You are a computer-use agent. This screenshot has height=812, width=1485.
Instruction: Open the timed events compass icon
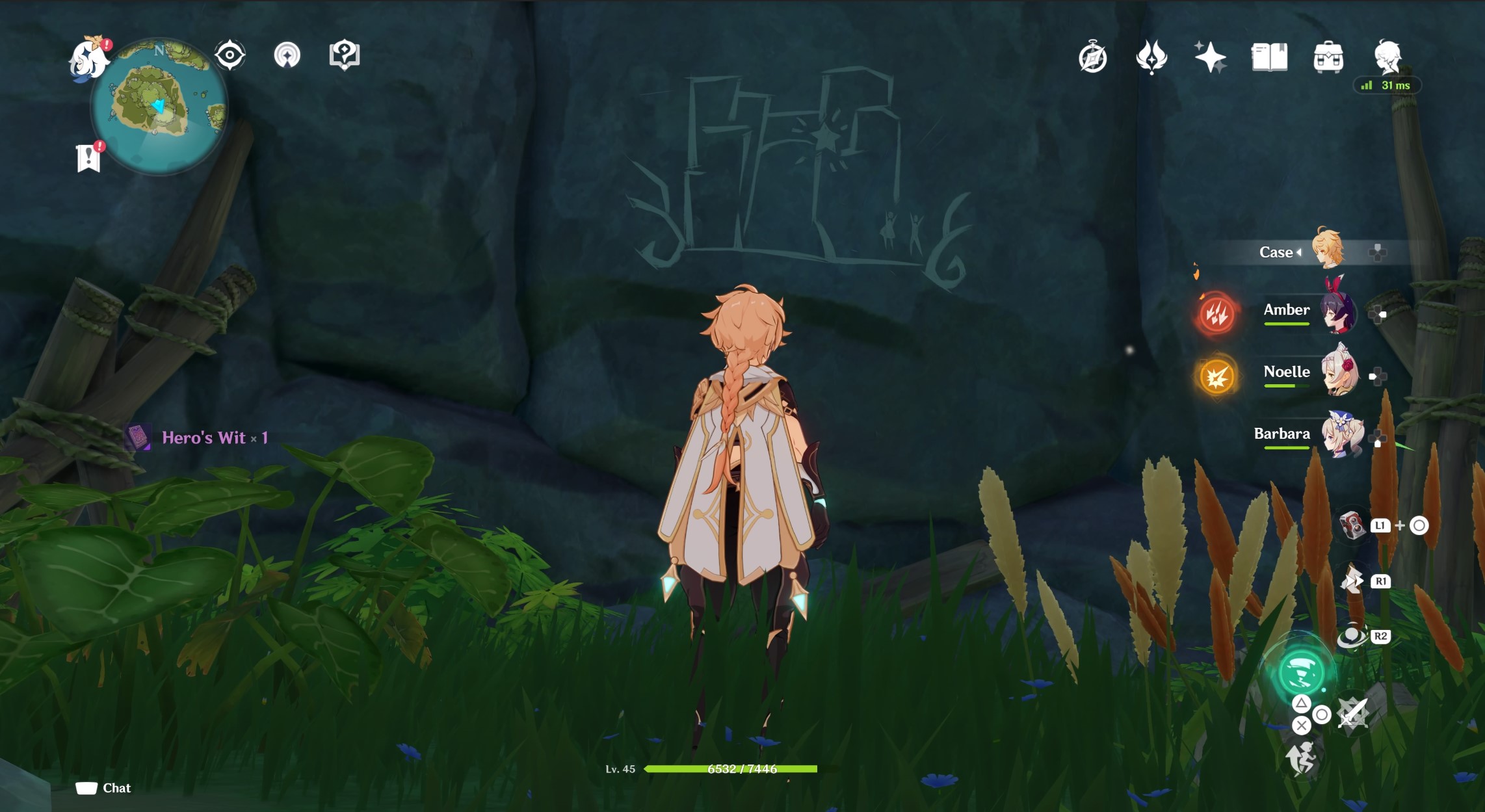[1092, 57]
